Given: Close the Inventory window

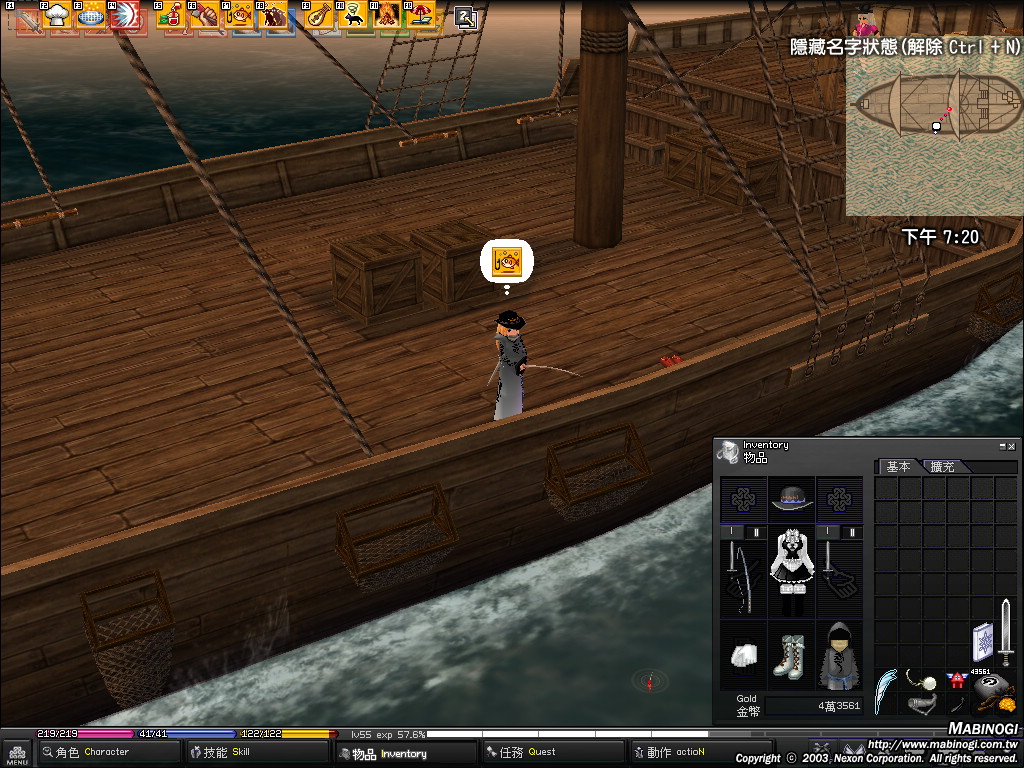Looking at the screenshot, I should (1012, 446).
